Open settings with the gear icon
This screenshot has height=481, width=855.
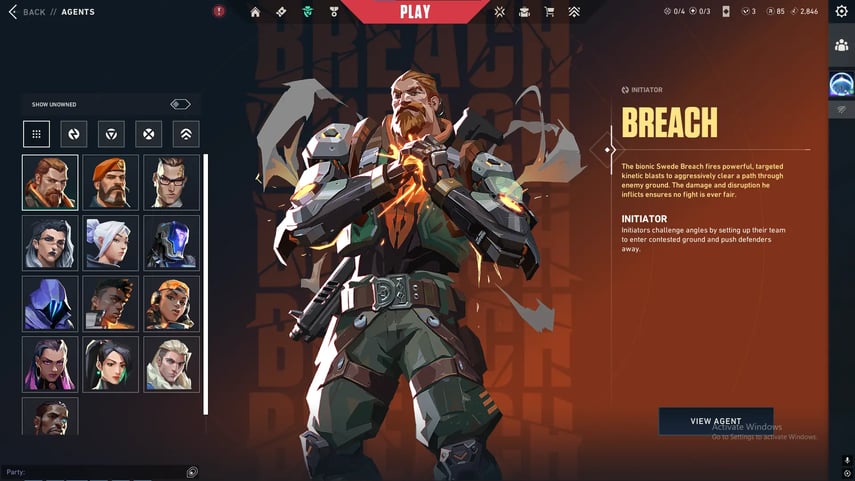[841, 12]
